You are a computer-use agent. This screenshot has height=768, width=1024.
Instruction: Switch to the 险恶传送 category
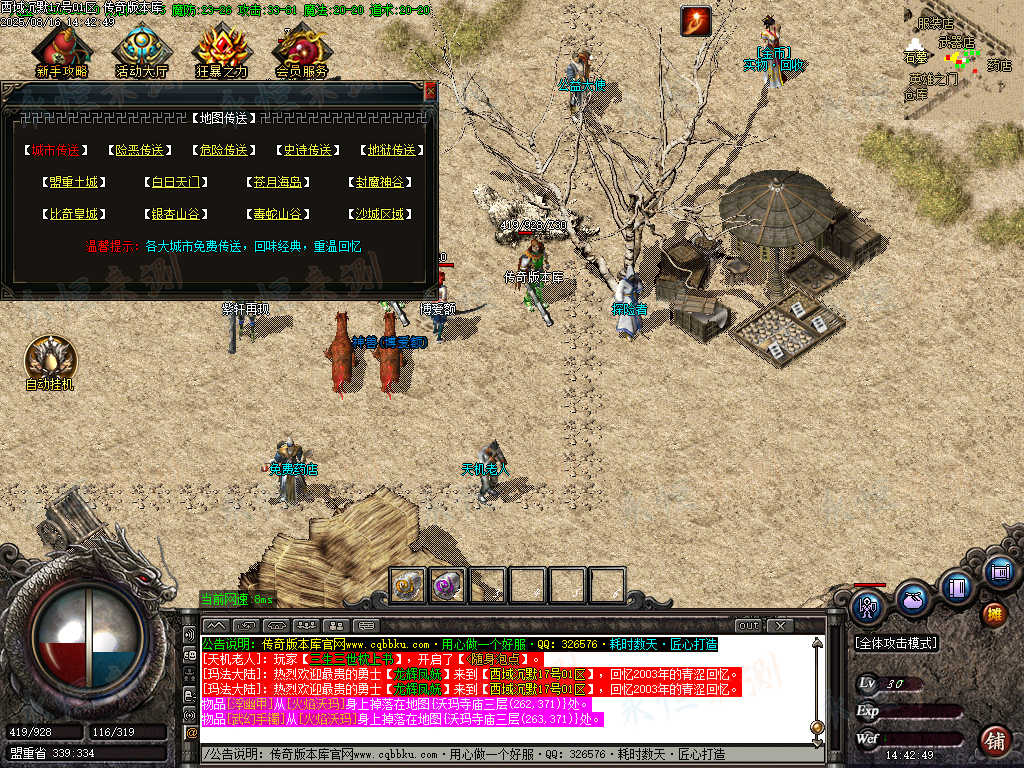click(139, 150)
